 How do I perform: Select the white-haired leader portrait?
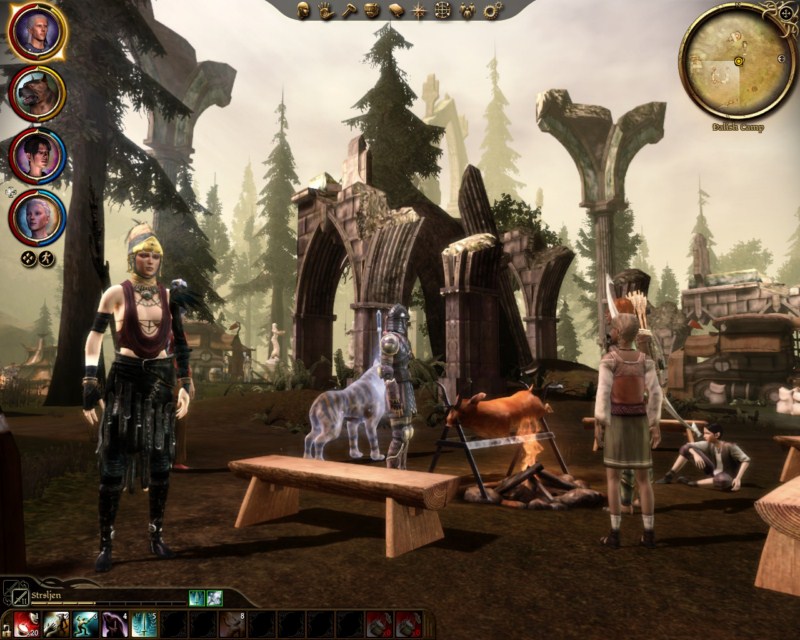point(37,32)
